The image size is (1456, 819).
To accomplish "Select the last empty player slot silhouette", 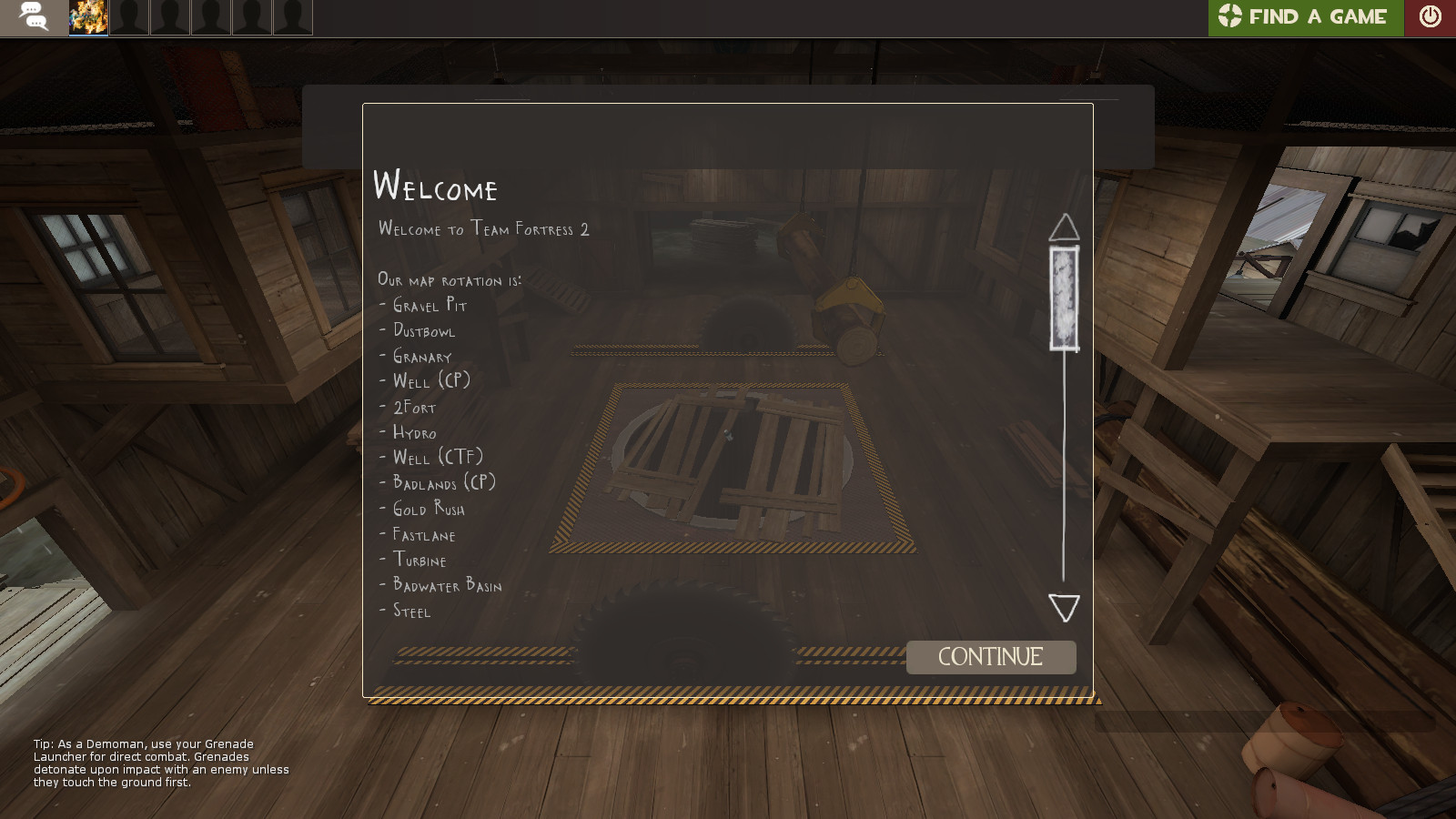I will (291, 15).
